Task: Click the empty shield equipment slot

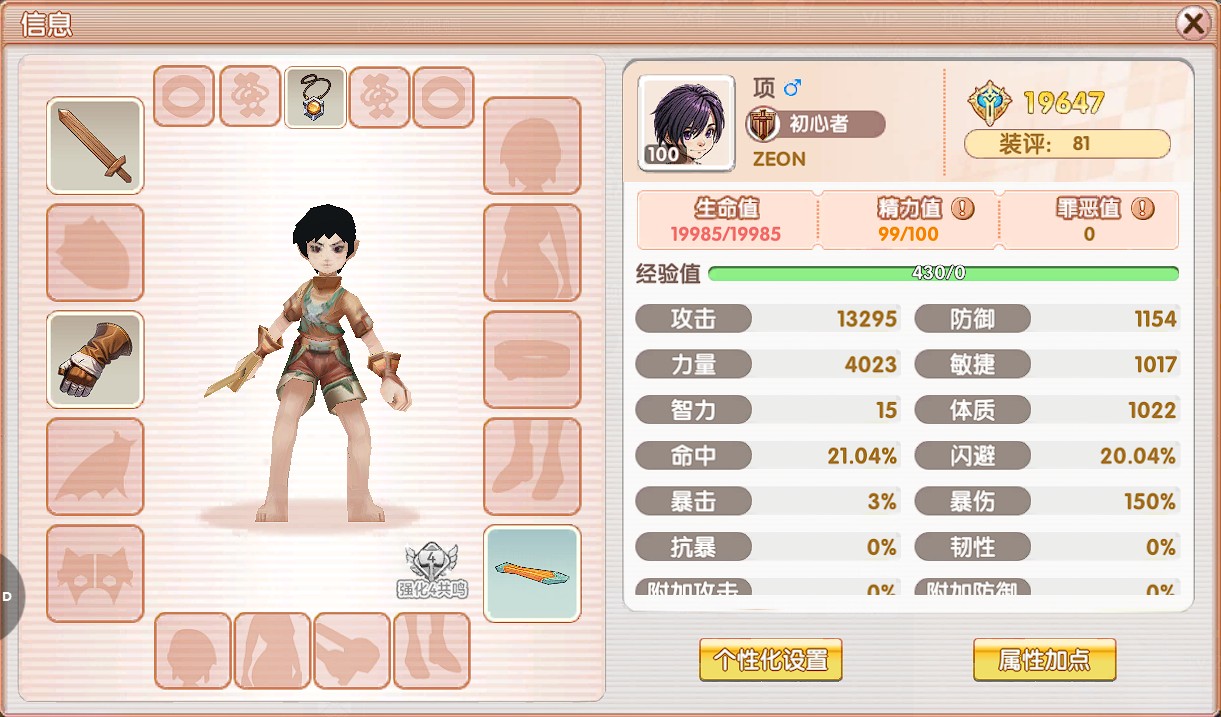Action: click(x=95, y=252)
